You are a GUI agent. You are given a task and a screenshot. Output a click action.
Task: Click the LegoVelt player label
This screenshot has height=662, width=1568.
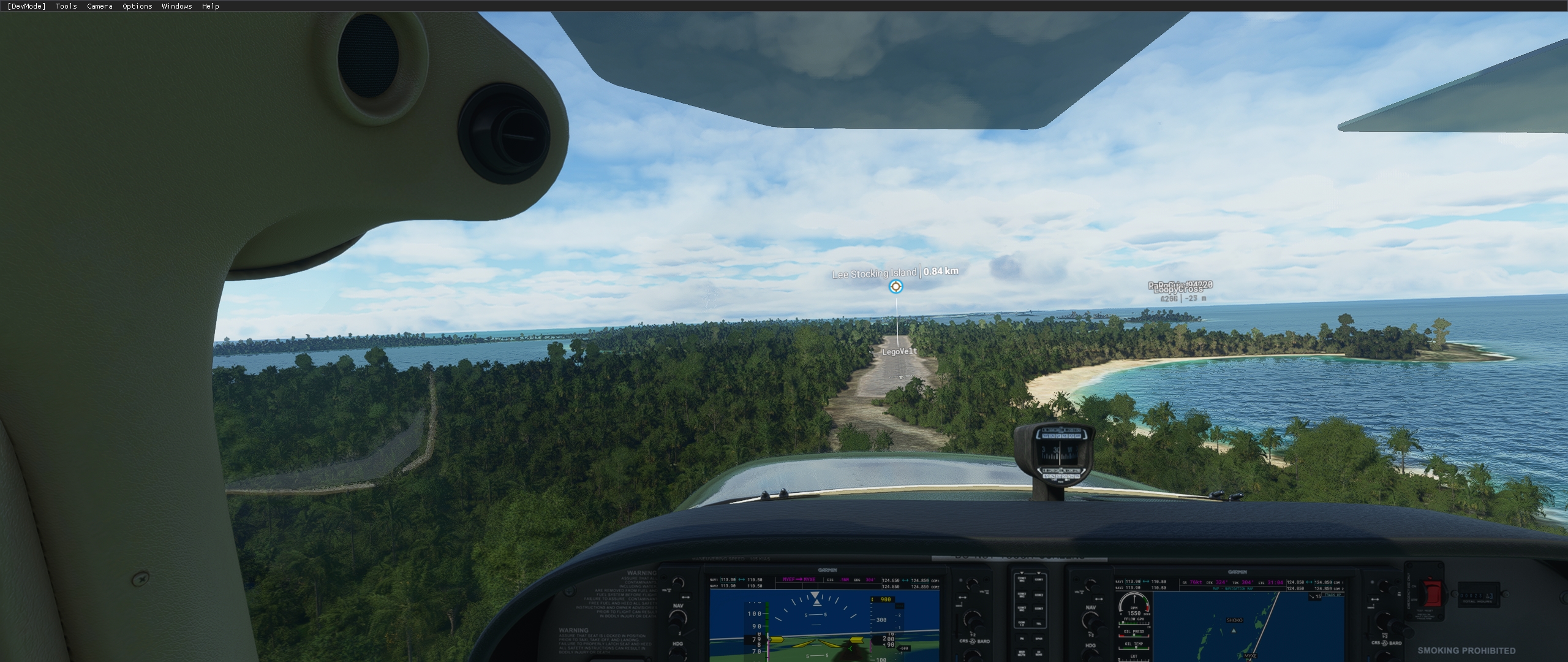[x=899, y=352]
